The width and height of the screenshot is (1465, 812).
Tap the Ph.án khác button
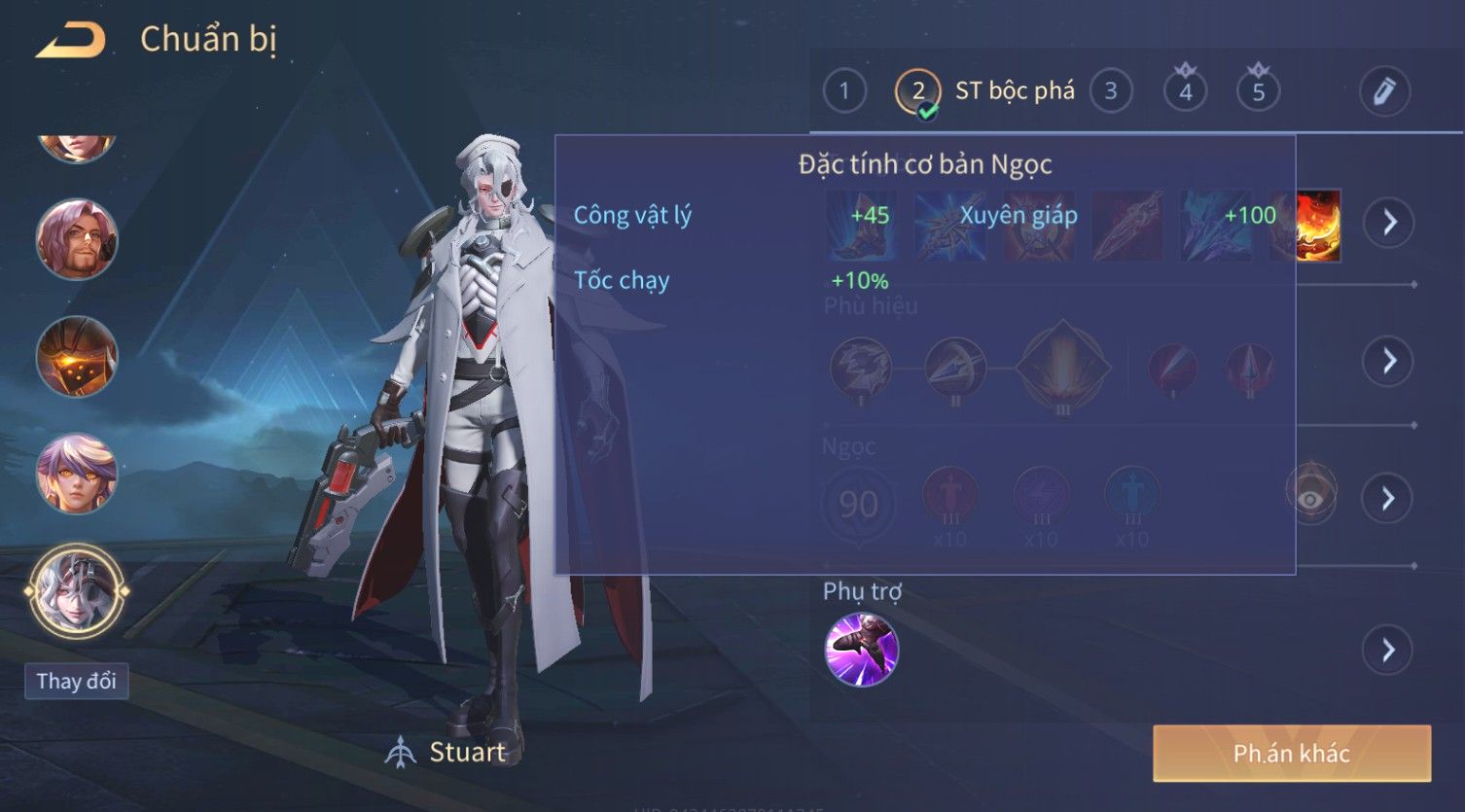tap(1291, 754)
